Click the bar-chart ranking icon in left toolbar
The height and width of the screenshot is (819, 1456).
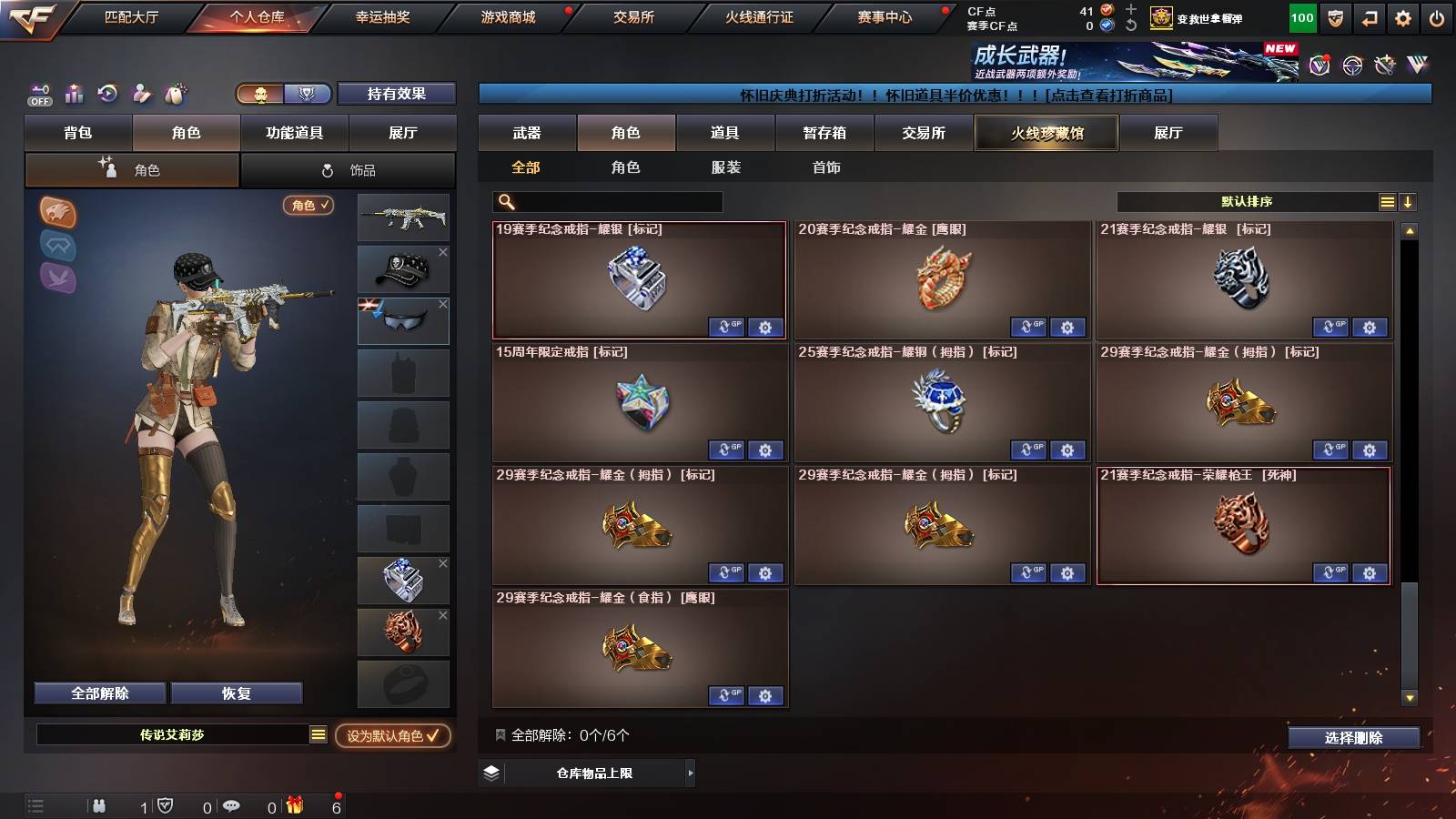point(73,93)
